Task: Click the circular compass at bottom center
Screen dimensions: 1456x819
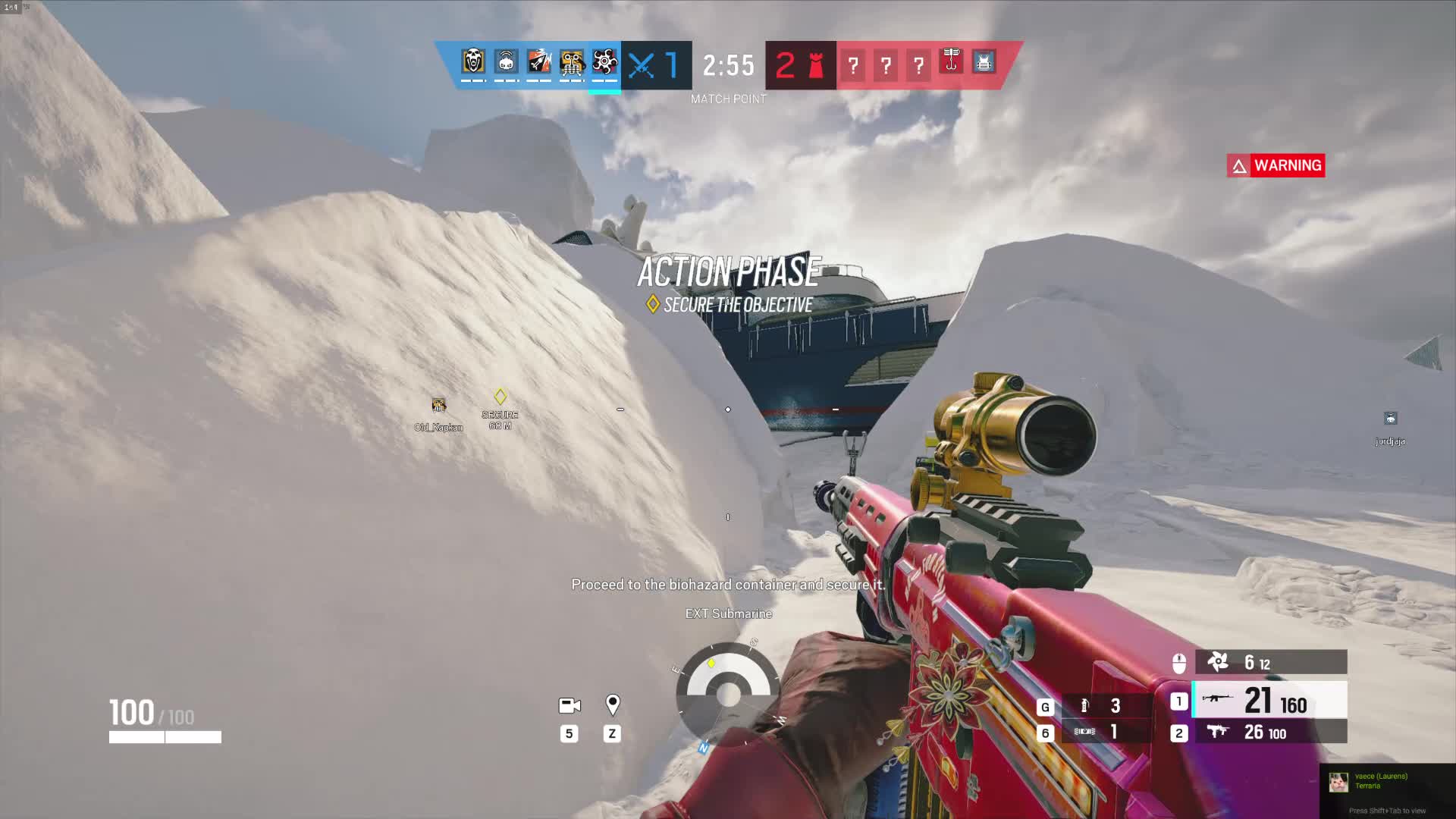Action: 729,692
